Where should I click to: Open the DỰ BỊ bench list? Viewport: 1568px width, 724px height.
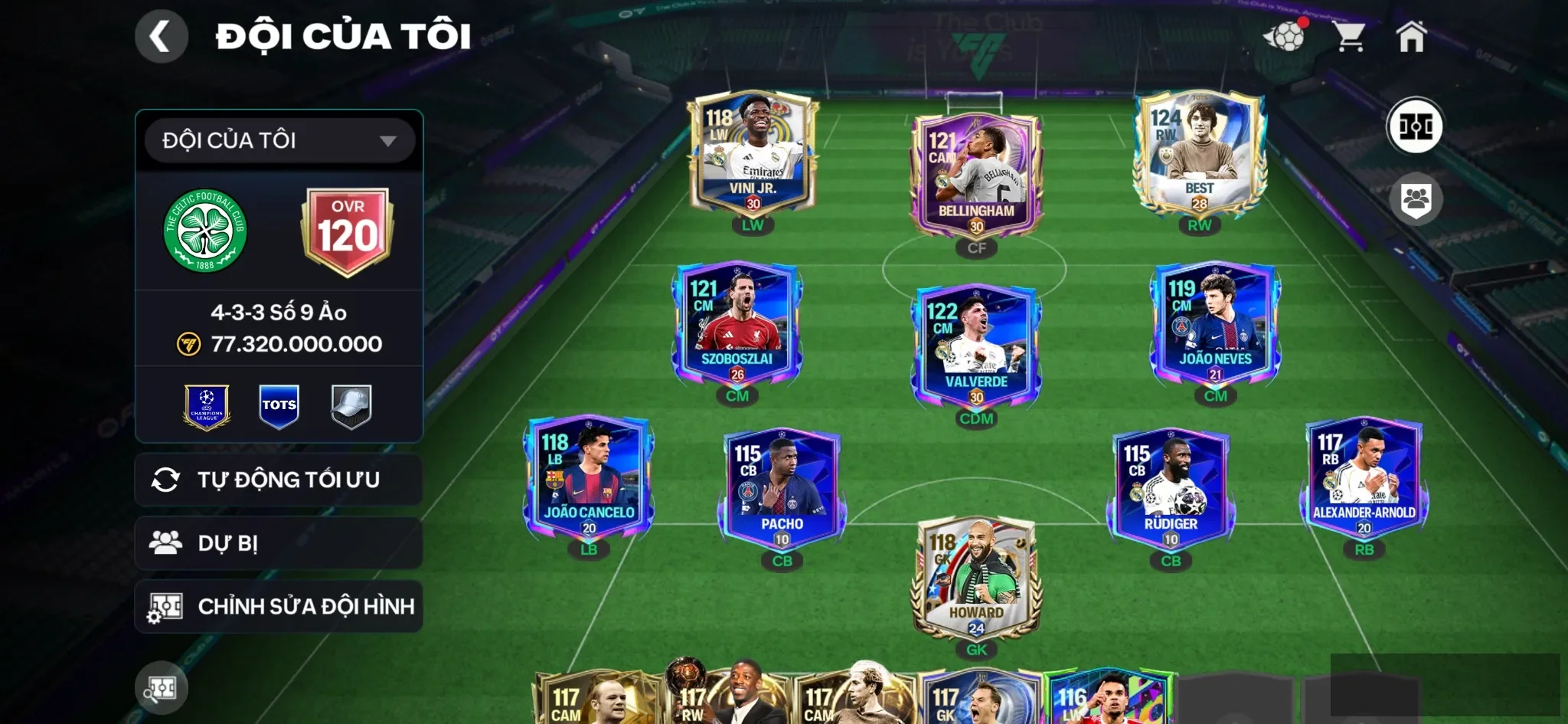pyautogui.click(x=279, y=543)
